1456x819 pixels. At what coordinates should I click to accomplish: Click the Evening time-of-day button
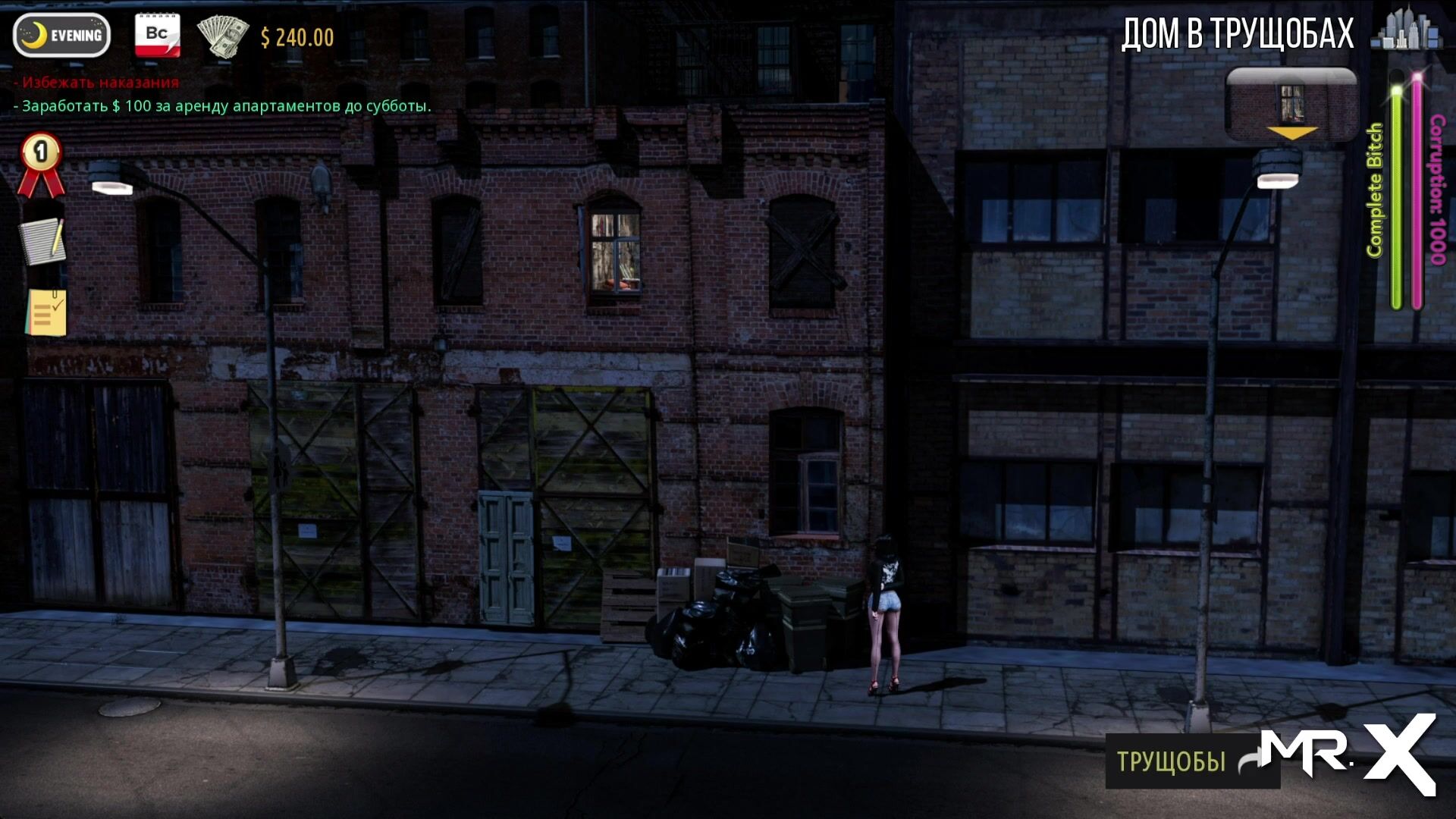click(62, 35)
